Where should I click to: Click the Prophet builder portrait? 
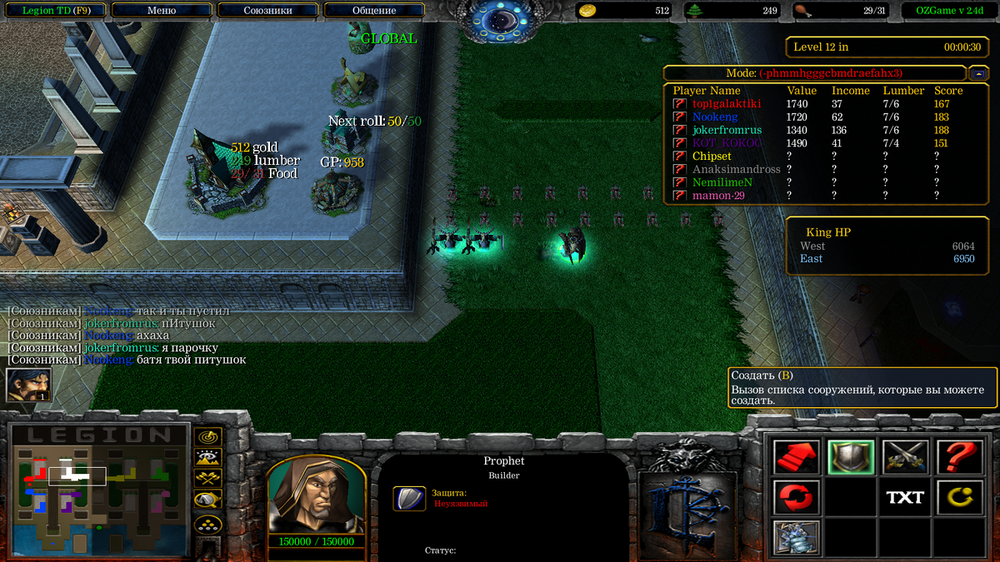[x=313, y=494]
